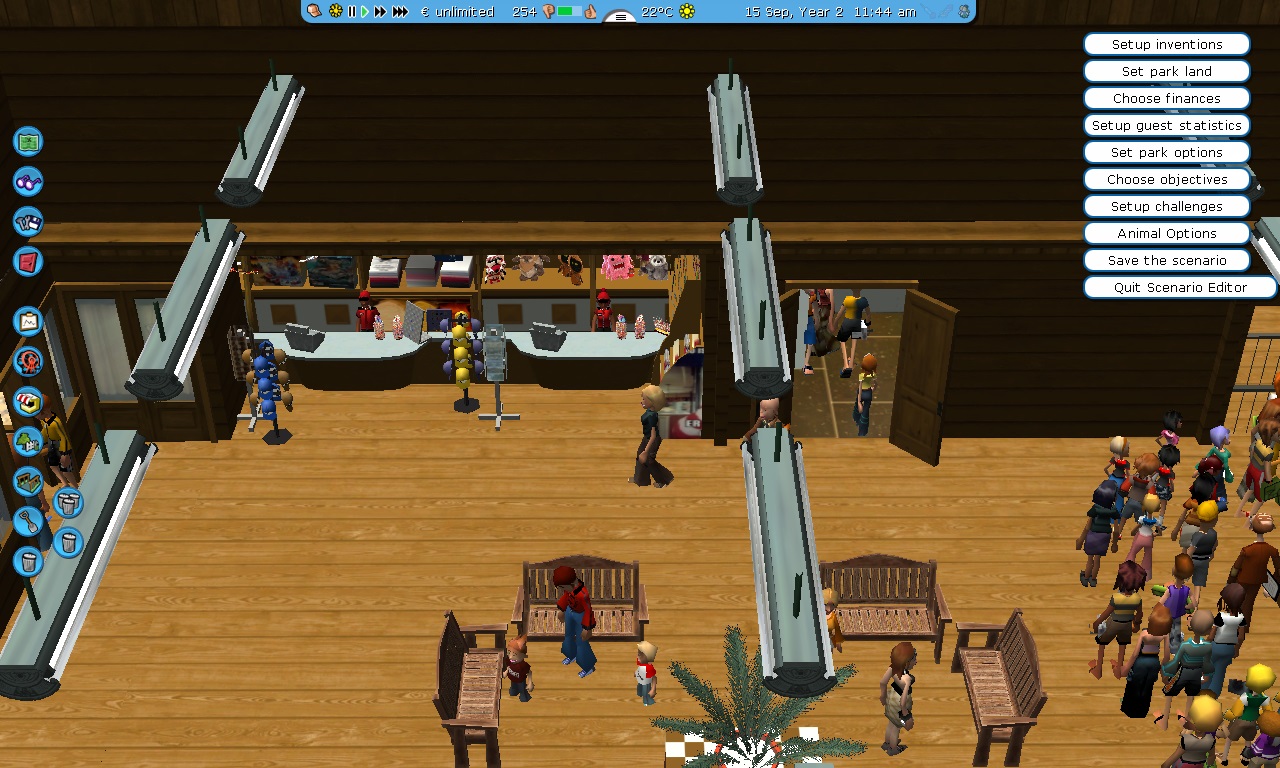1280x768 pixels.
Task: Switch to double fast-forward speed
Action: 380,12
